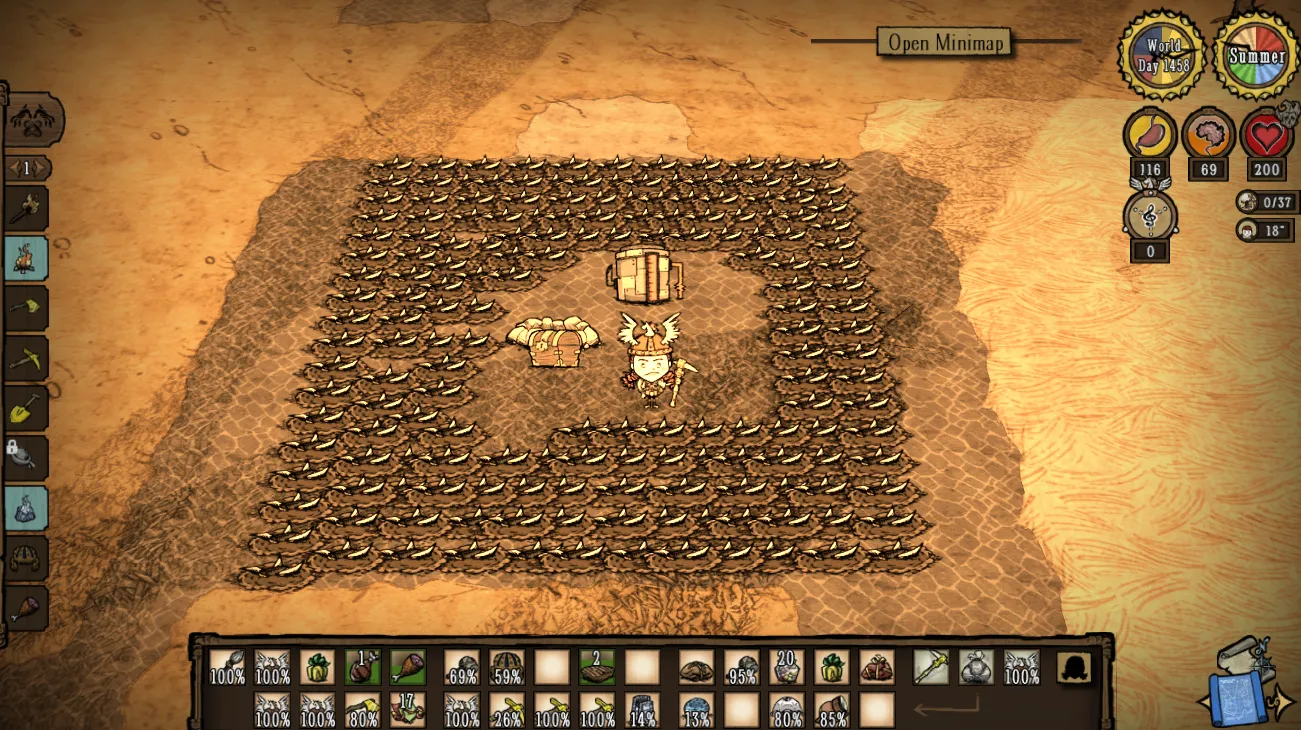Select the equipped golden spear hand slot

(x=931, y=667)
